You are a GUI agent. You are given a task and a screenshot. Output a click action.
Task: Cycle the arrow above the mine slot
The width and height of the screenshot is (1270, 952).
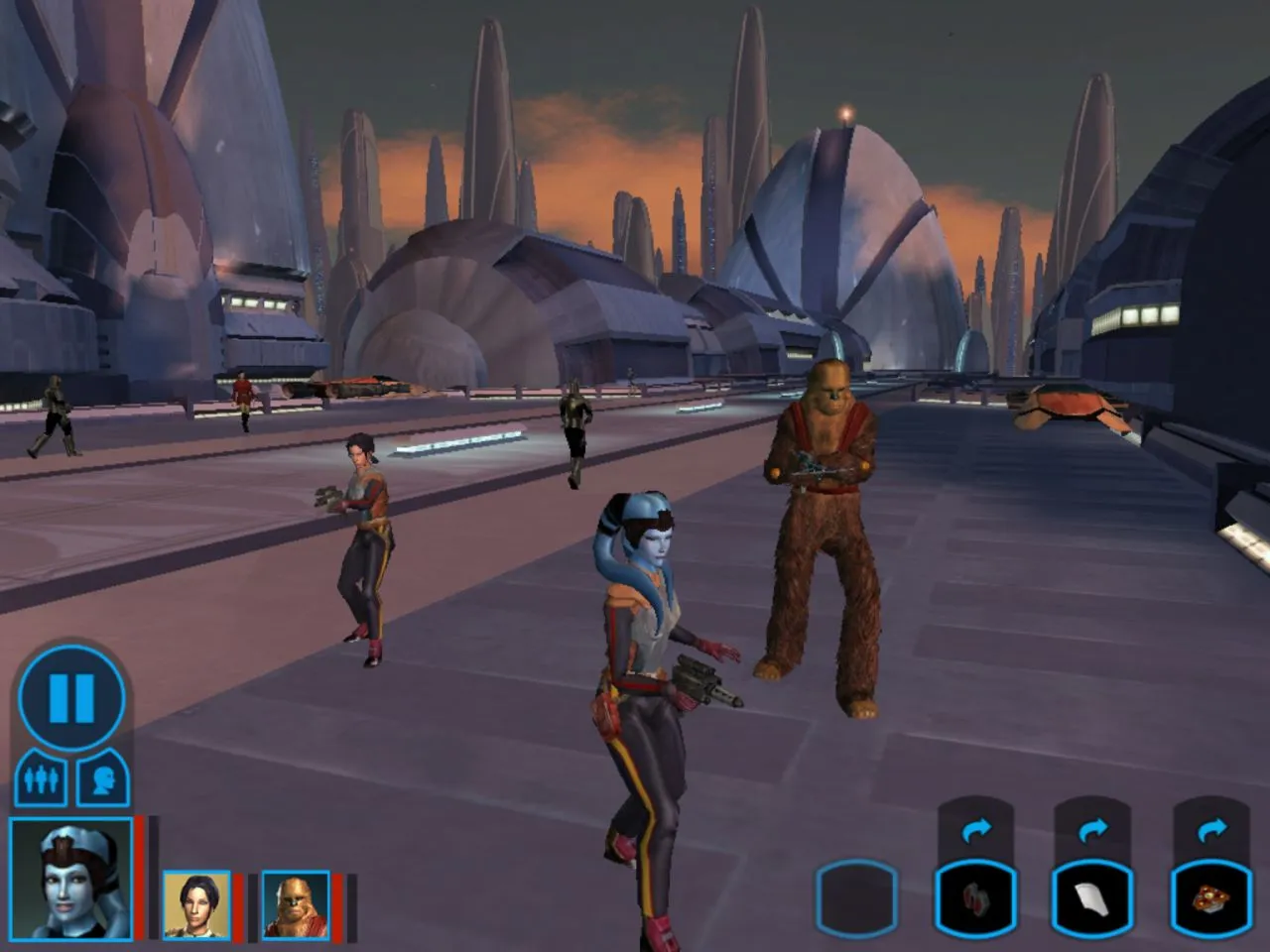pos(1211,829)
